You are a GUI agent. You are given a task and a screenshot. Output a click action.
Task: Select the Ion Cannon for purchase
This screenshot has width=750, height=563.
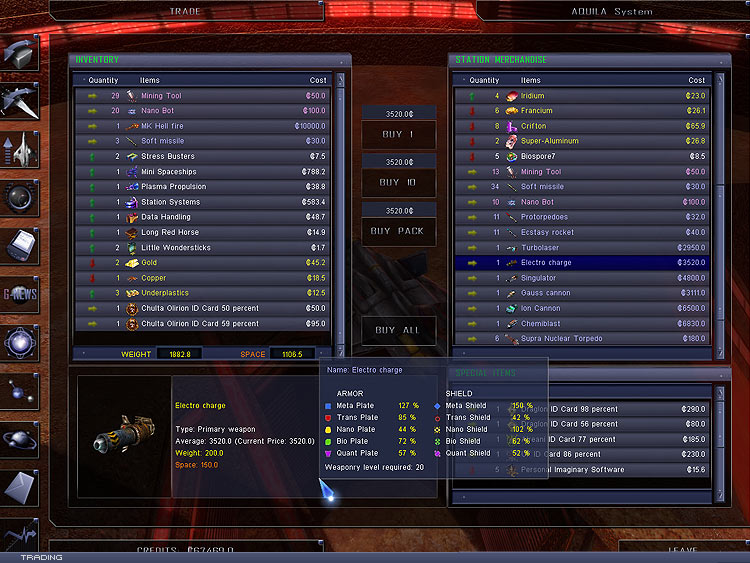click(x=590, y=308)
